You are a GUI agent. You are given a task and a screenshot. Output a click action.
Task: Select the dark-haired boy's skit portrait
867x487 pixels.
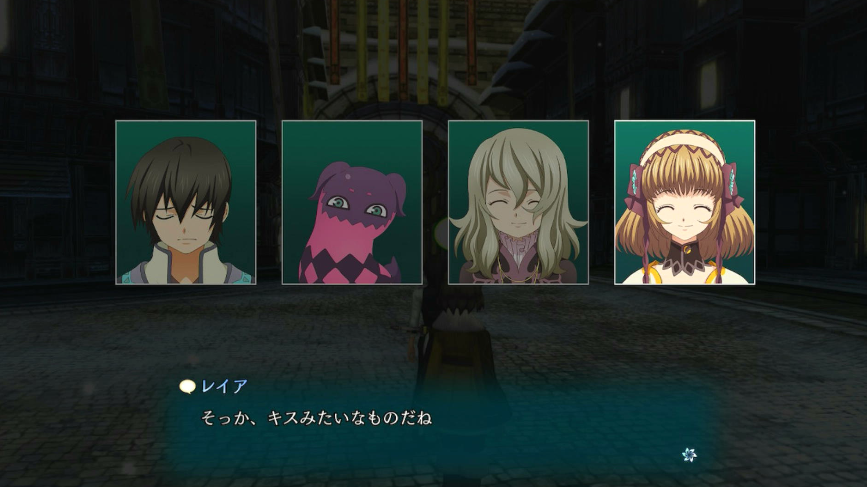tap(186, 203)
